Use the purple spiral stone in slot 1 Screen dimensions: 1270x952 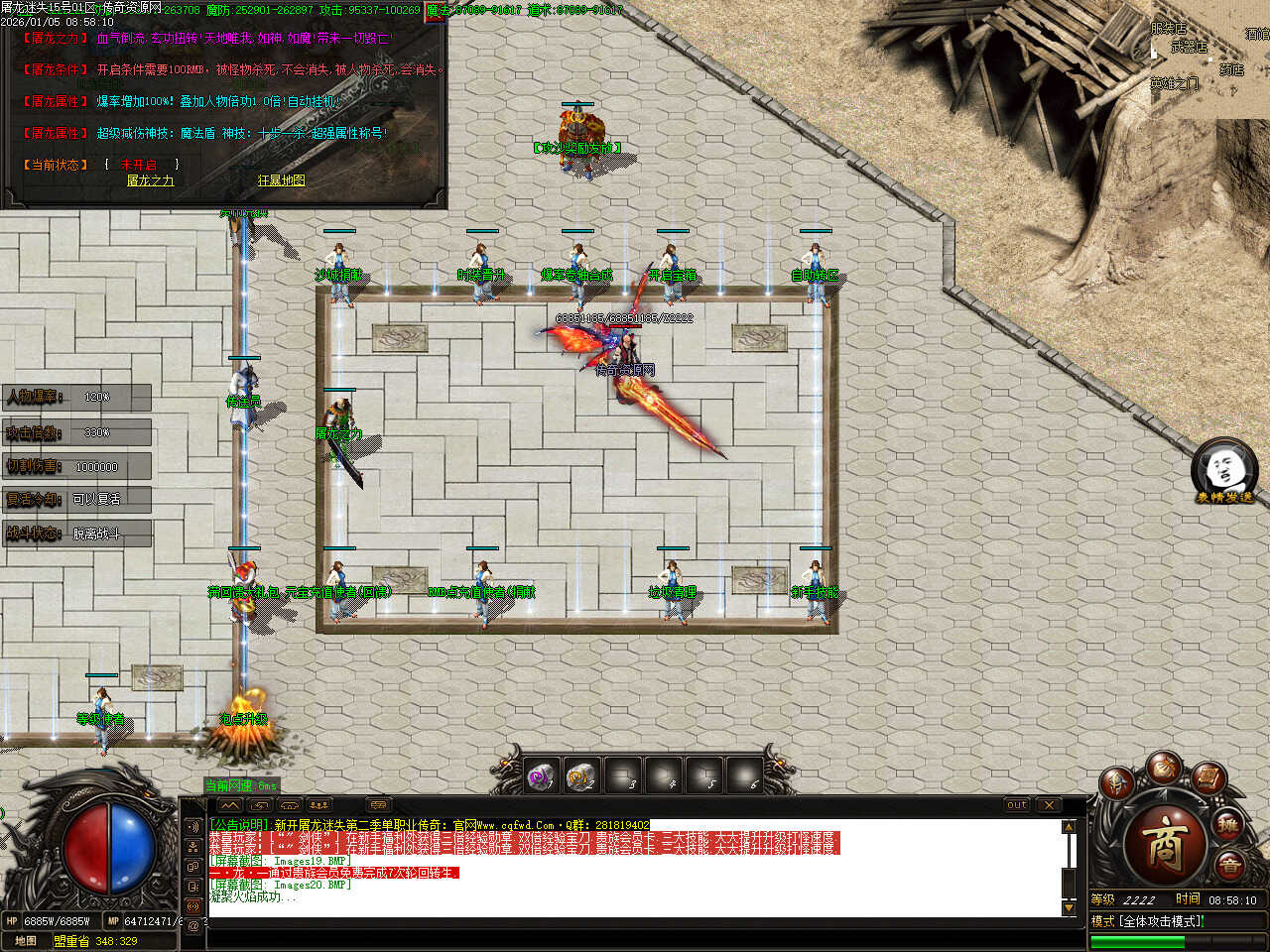(x=542, y=776)
